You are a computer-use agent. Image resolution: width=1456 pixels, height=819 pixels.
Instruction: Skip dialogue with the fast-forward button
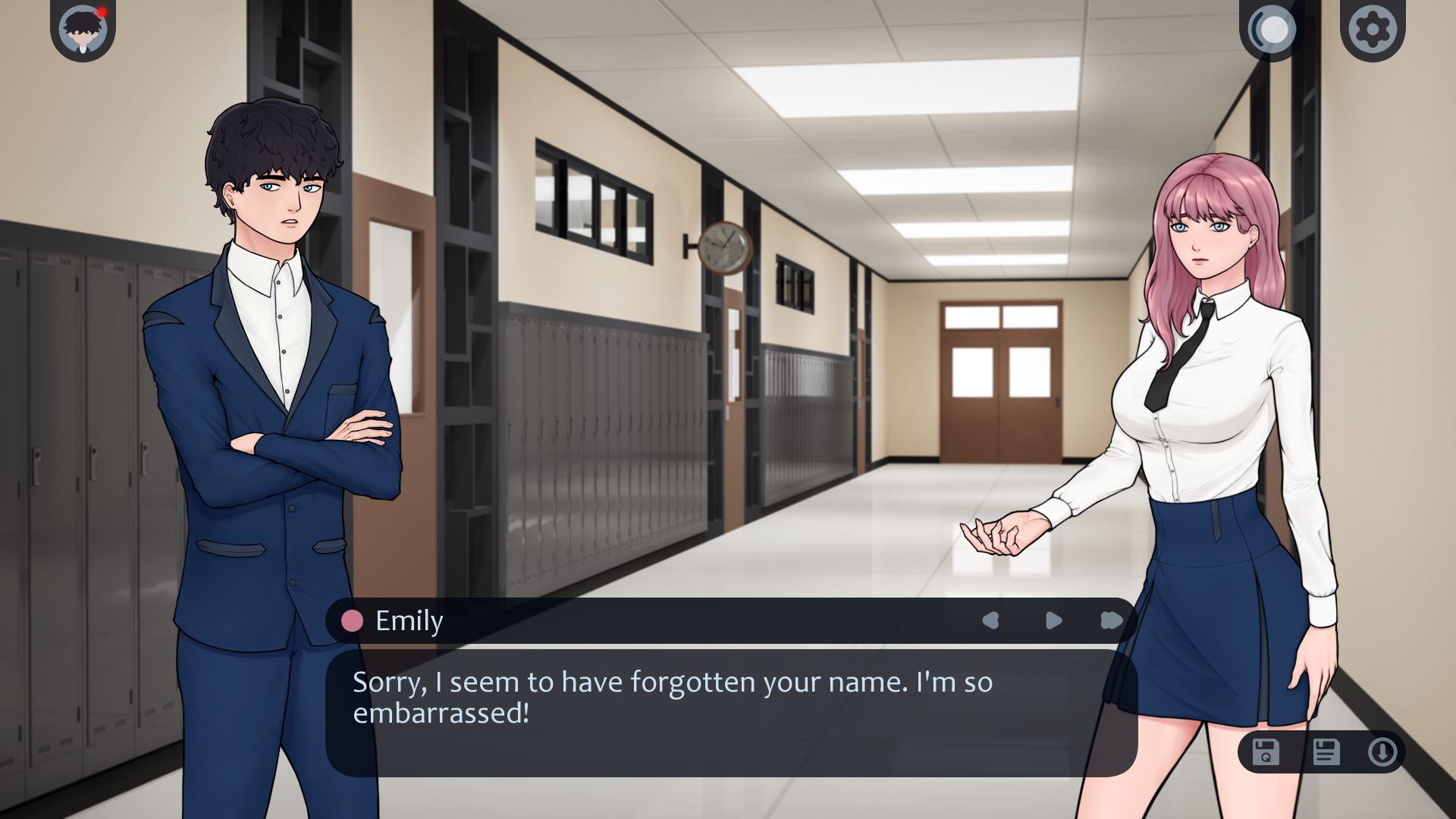(x=1111, y=621)
